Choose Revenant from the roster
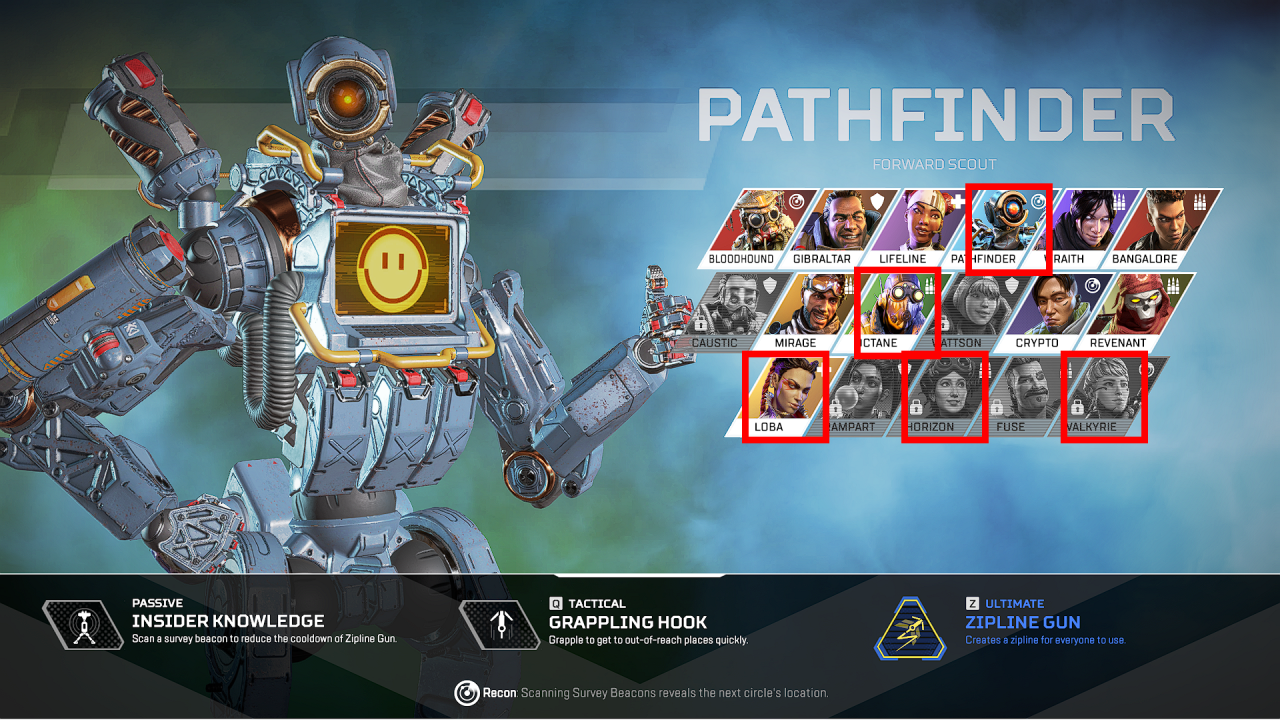The height and width of the screenshot is (720, 1280). click(x=1136, y=305)
